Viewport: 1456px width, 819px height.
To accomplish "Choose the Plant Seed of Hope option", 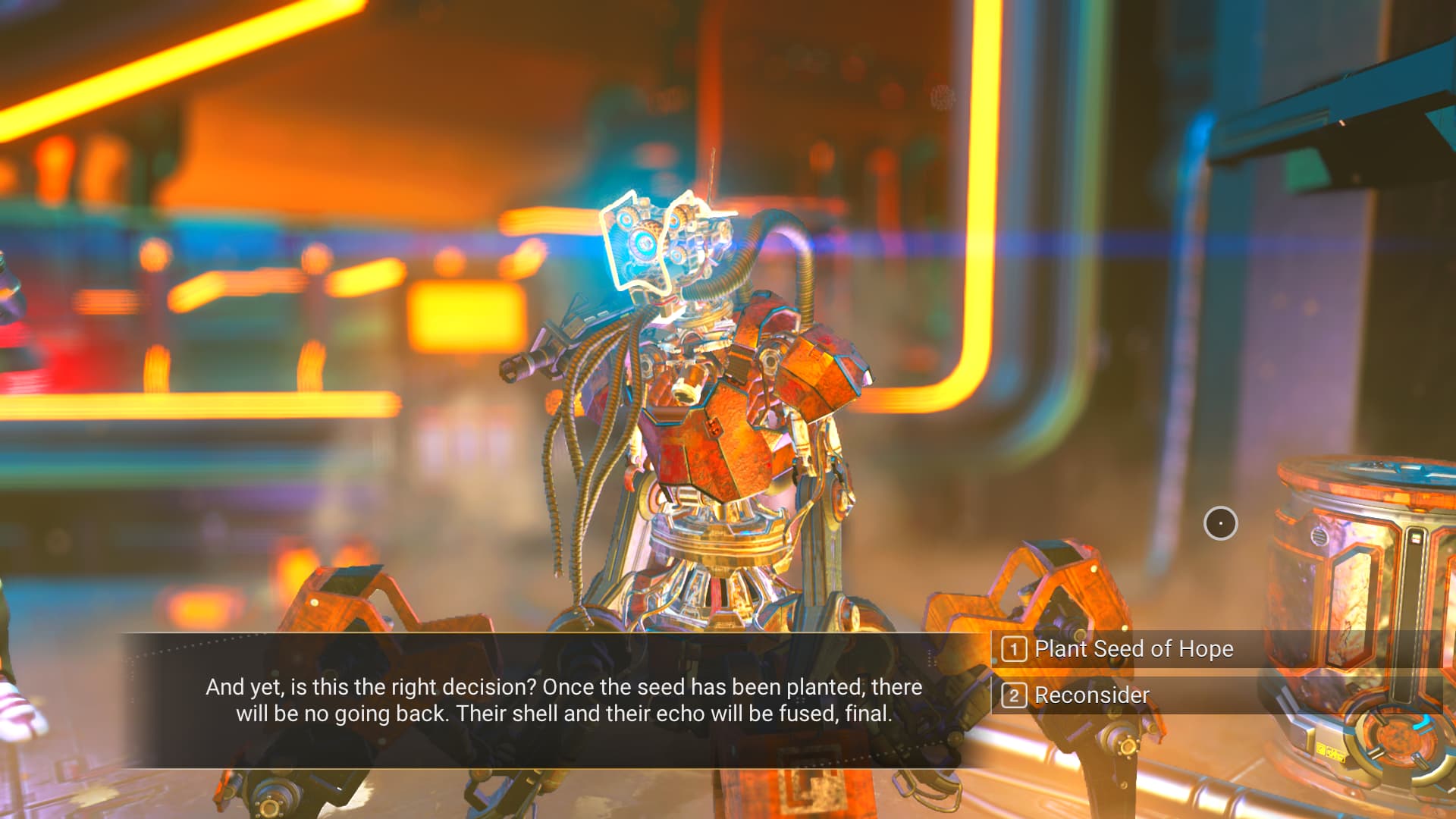I will 1133,649.
